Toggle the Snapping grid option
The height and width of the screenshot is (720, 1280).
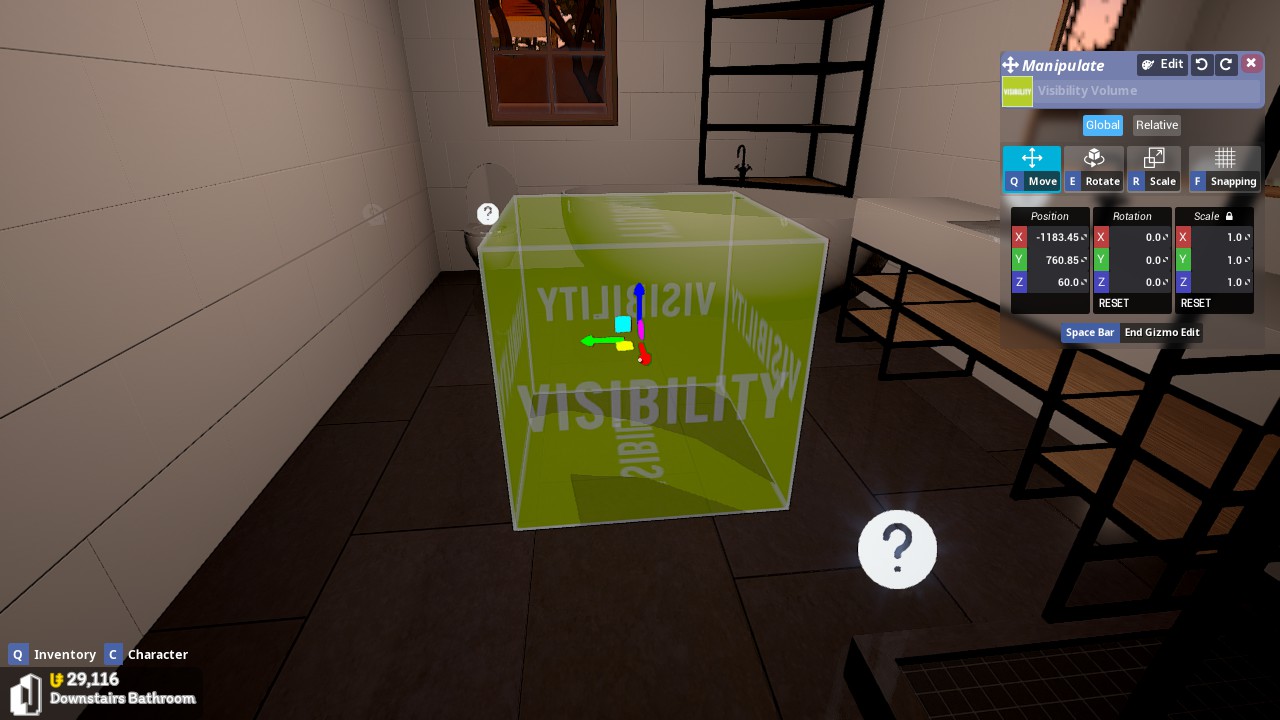(1225, 168)
